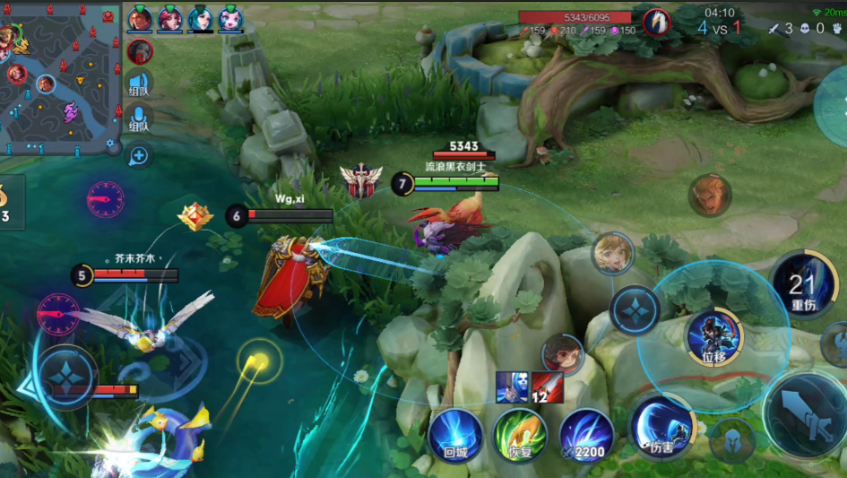Buy the red blade item marked 12
The width and height of the screenshot is (847, 478).
click(x=547, y=387)
